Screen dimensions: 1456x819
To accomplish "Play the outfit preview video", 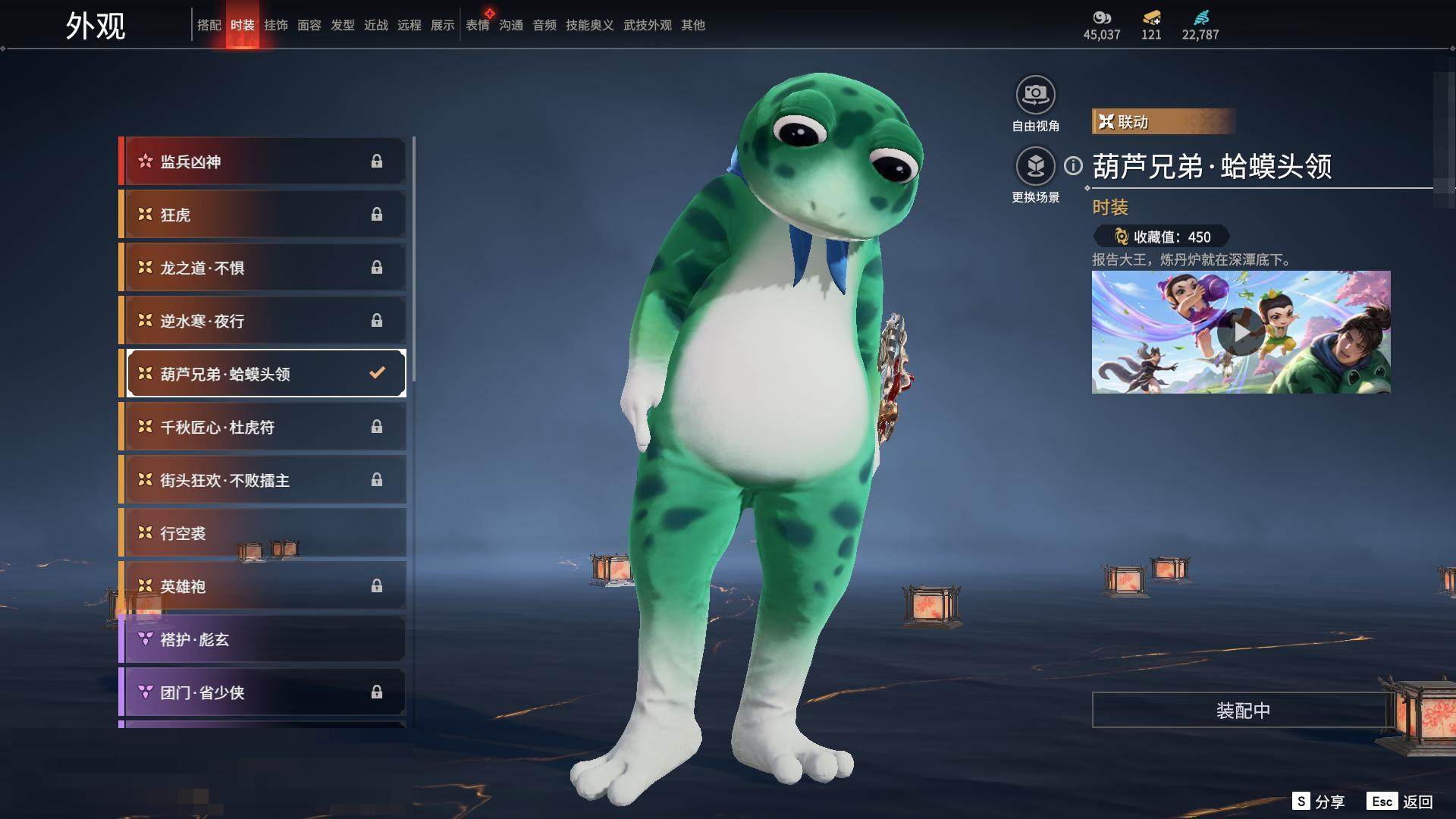I will tap(1241, 332).
